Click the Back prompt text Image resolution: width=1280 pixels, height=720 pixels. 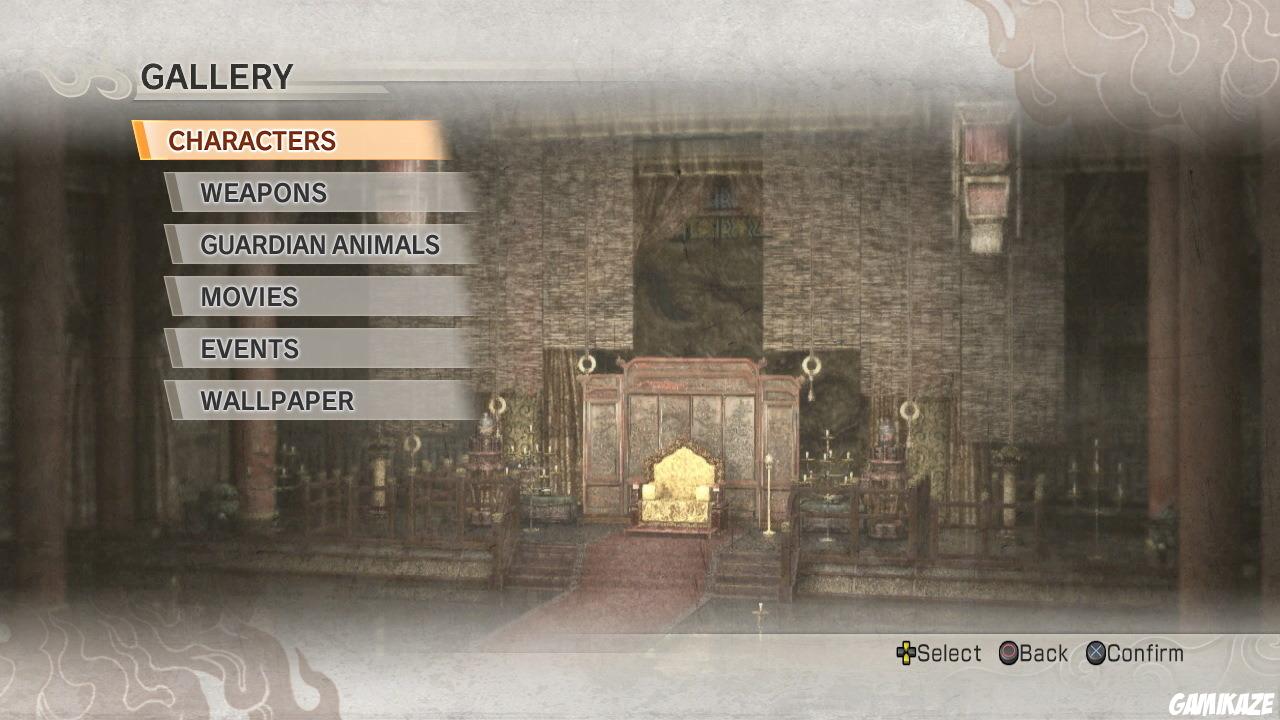click(1043, 654)
